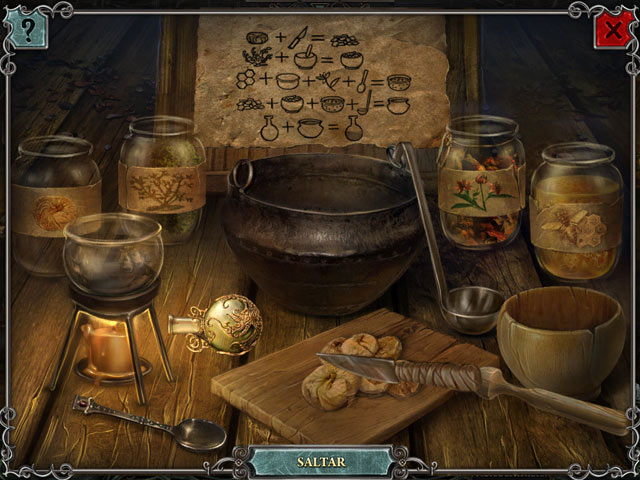Viewport: 640px width, 480px height.
Task: Choose the ornate round golden flask
Action: (227, 324)
